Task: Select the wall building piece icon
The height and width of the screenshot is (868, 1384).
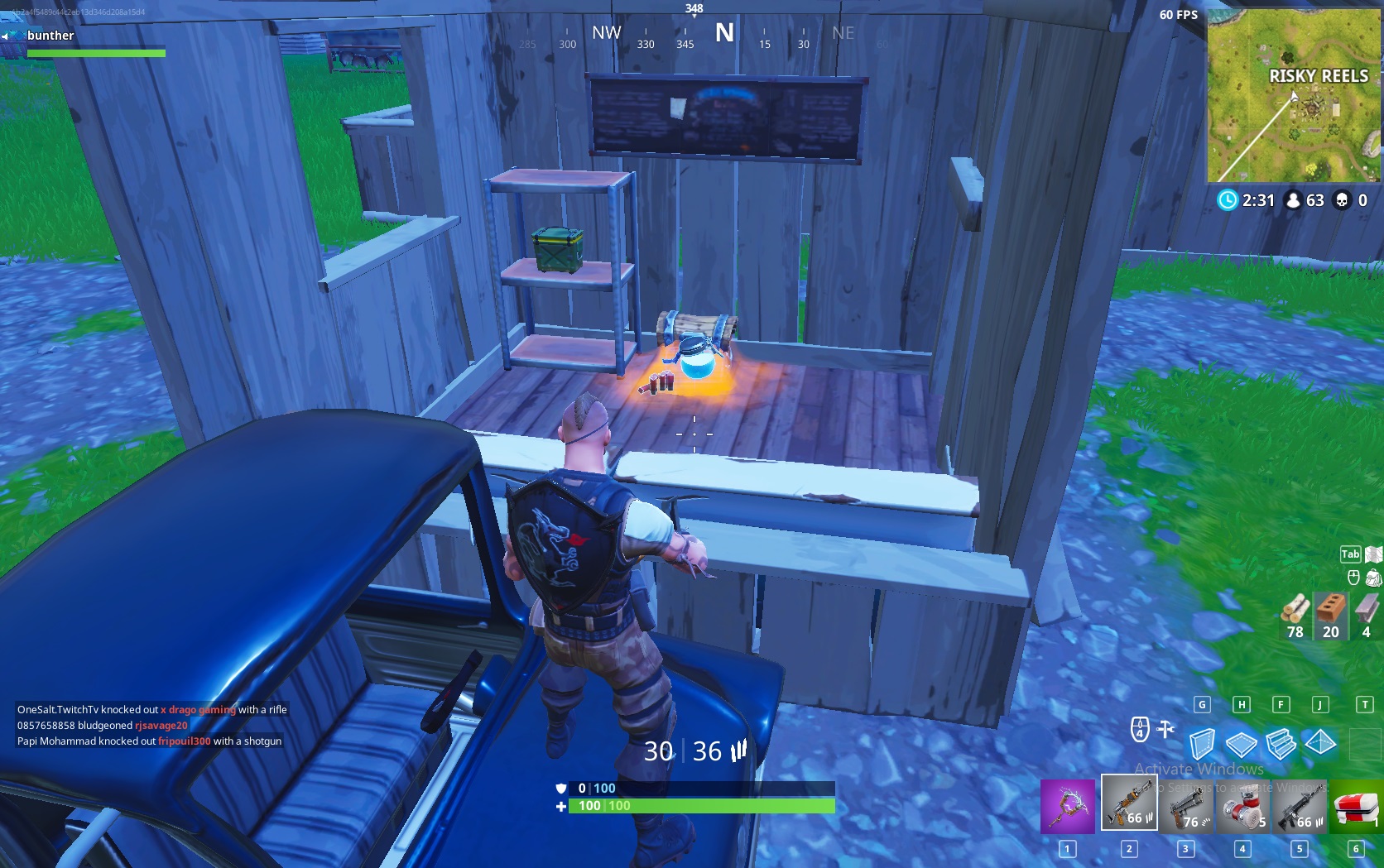Action: coord(1203,744)
